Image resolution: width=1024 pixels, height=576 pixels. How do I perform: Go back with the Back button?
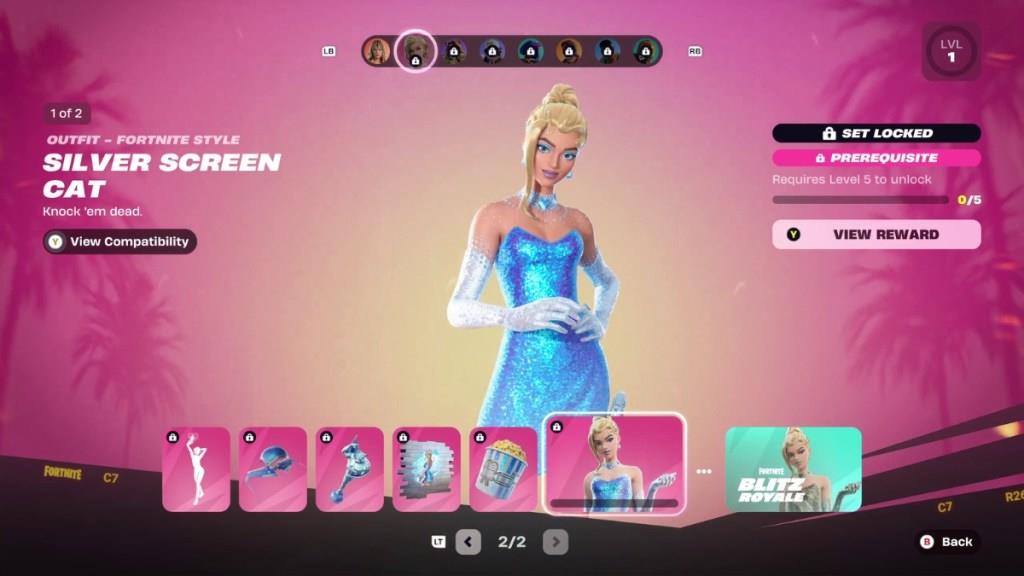(x=946, y=541)
